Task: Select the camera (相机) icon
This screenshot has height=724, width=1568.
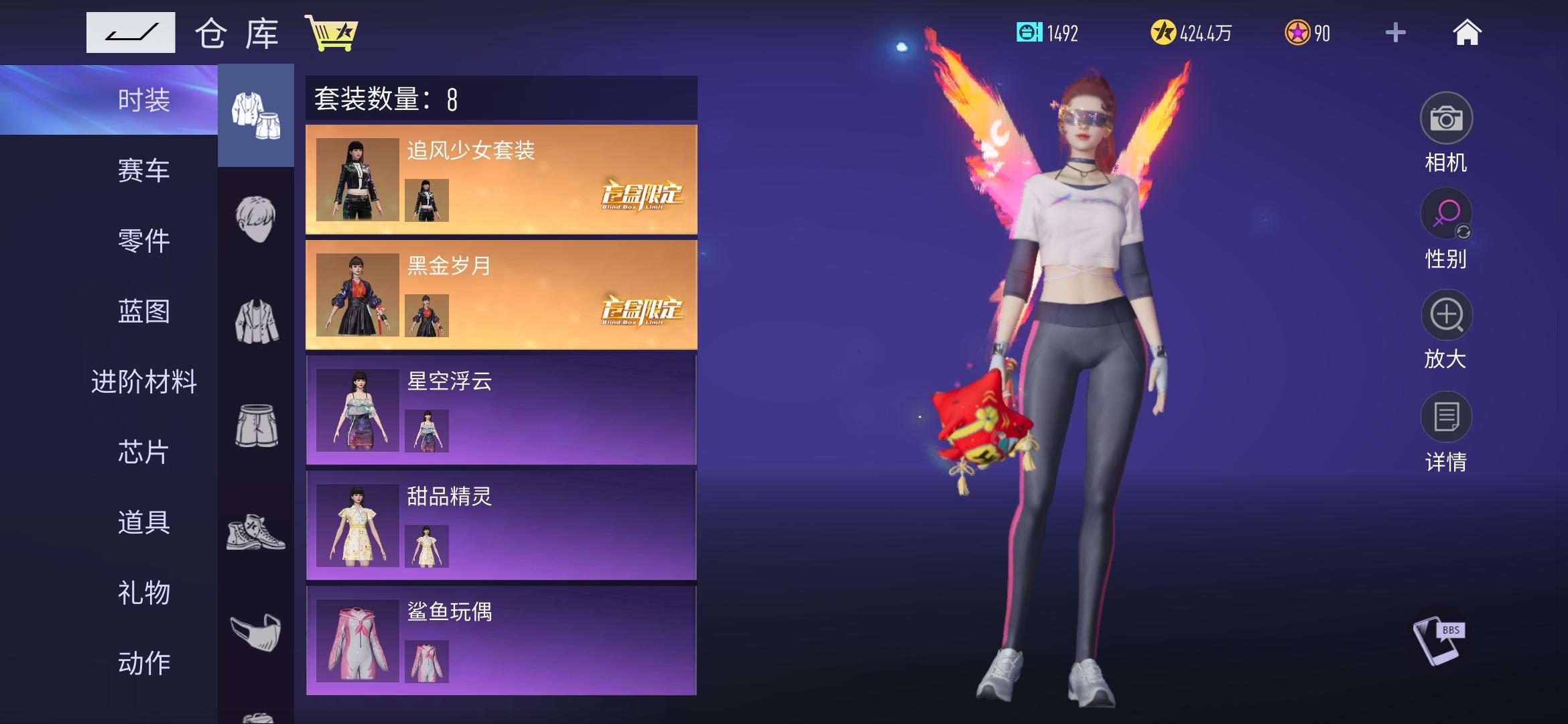Action: click(x=1447, y=119)
